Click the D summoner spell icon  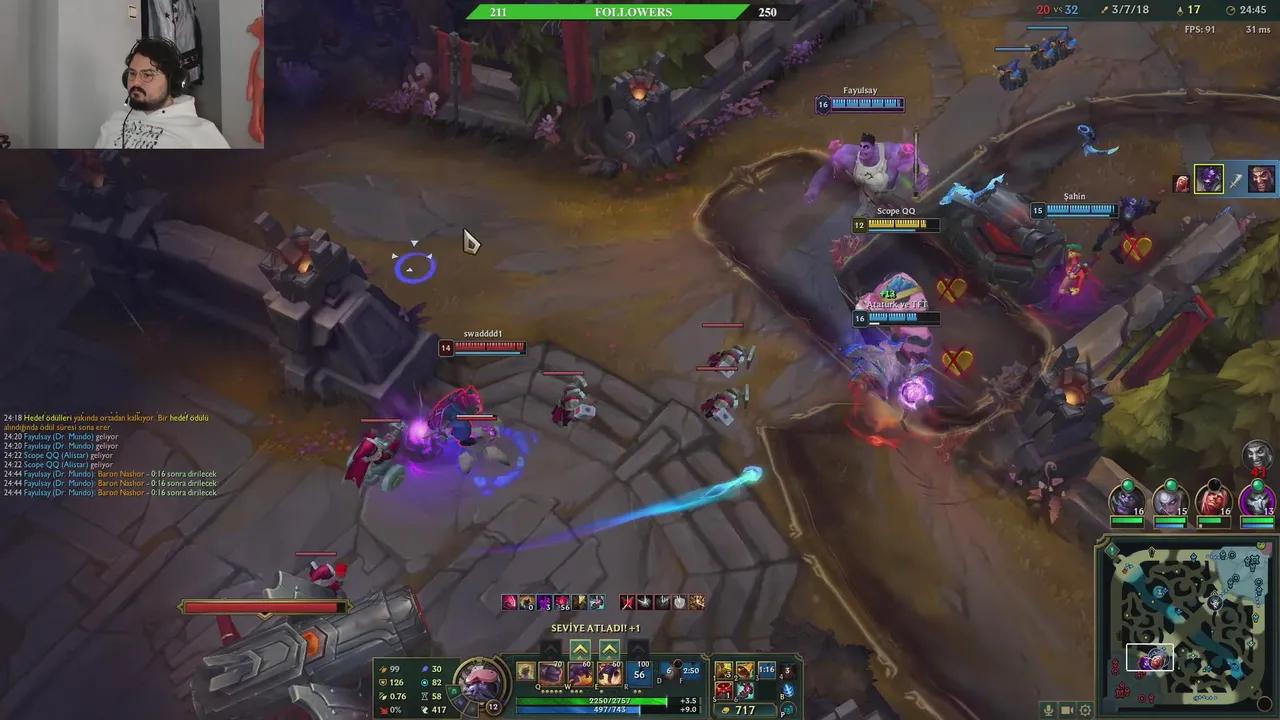coord(663,672)
